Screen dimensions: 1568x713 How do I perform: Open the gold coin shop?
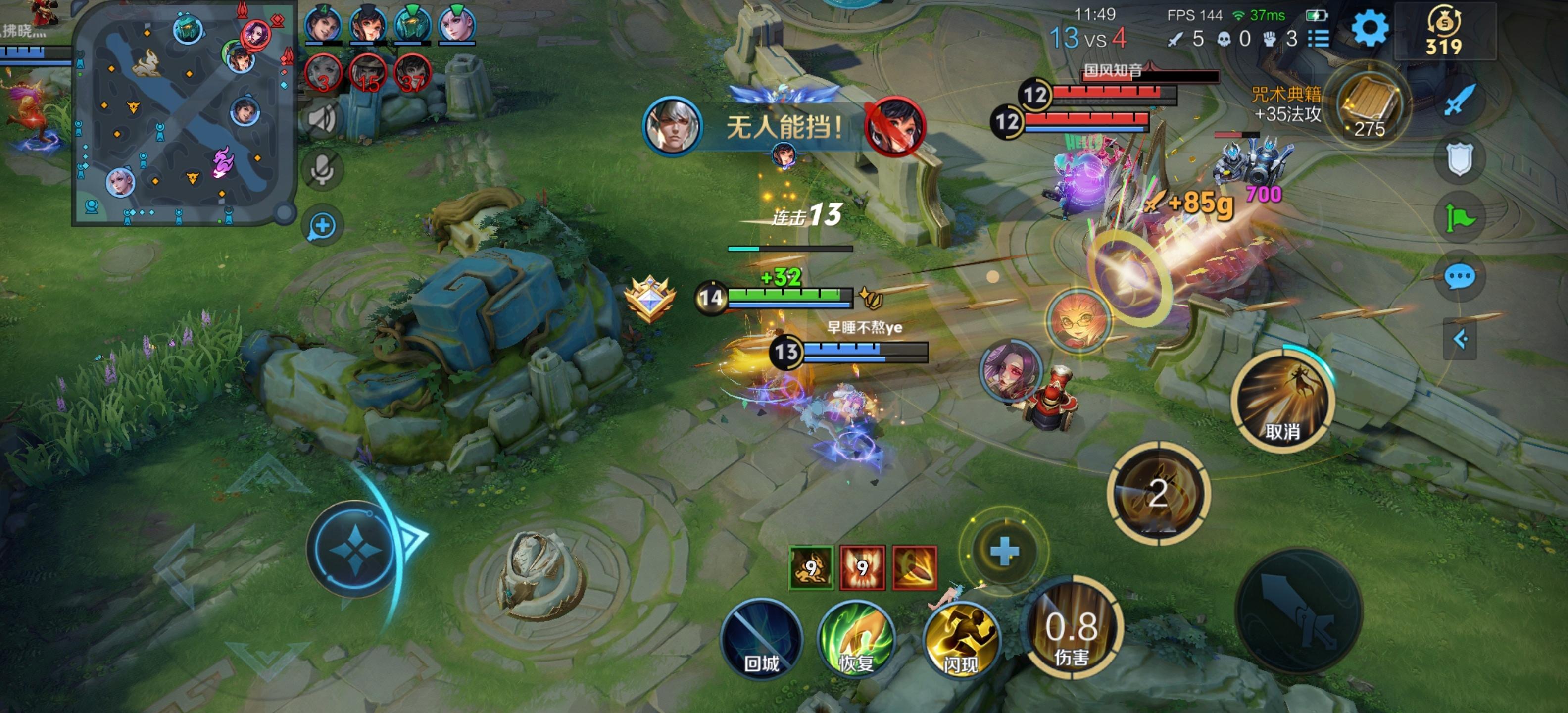pos(1444,32)
